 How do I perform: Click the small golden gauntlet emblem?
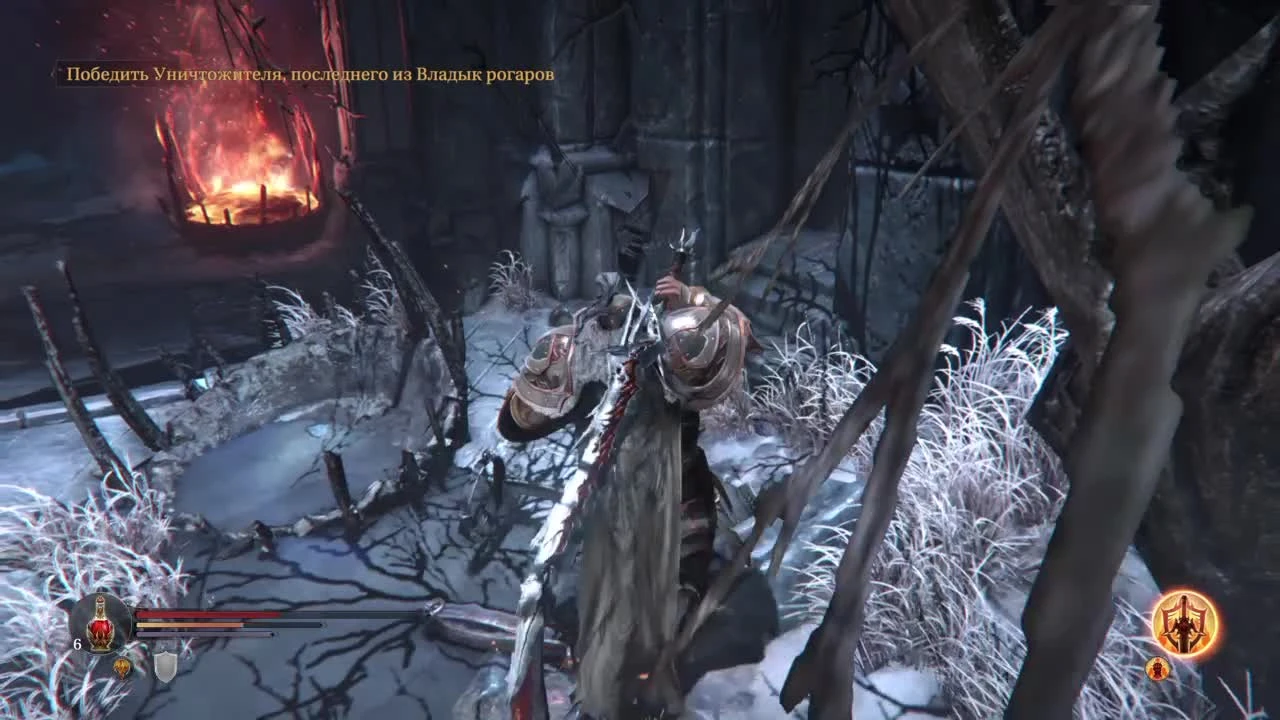(122, 668)
